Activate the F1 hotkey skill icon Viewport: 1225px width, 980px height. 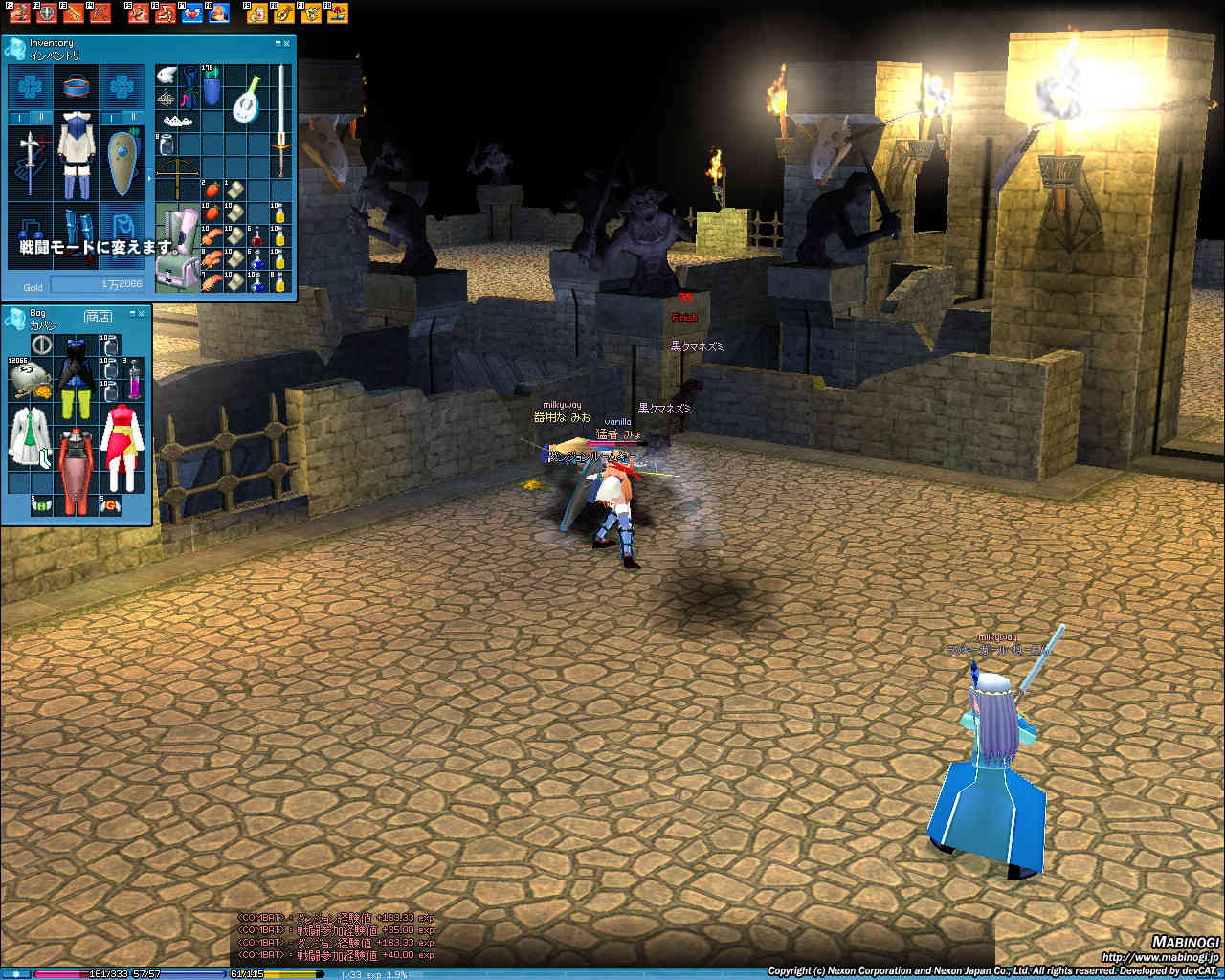(x=20, y=13)
